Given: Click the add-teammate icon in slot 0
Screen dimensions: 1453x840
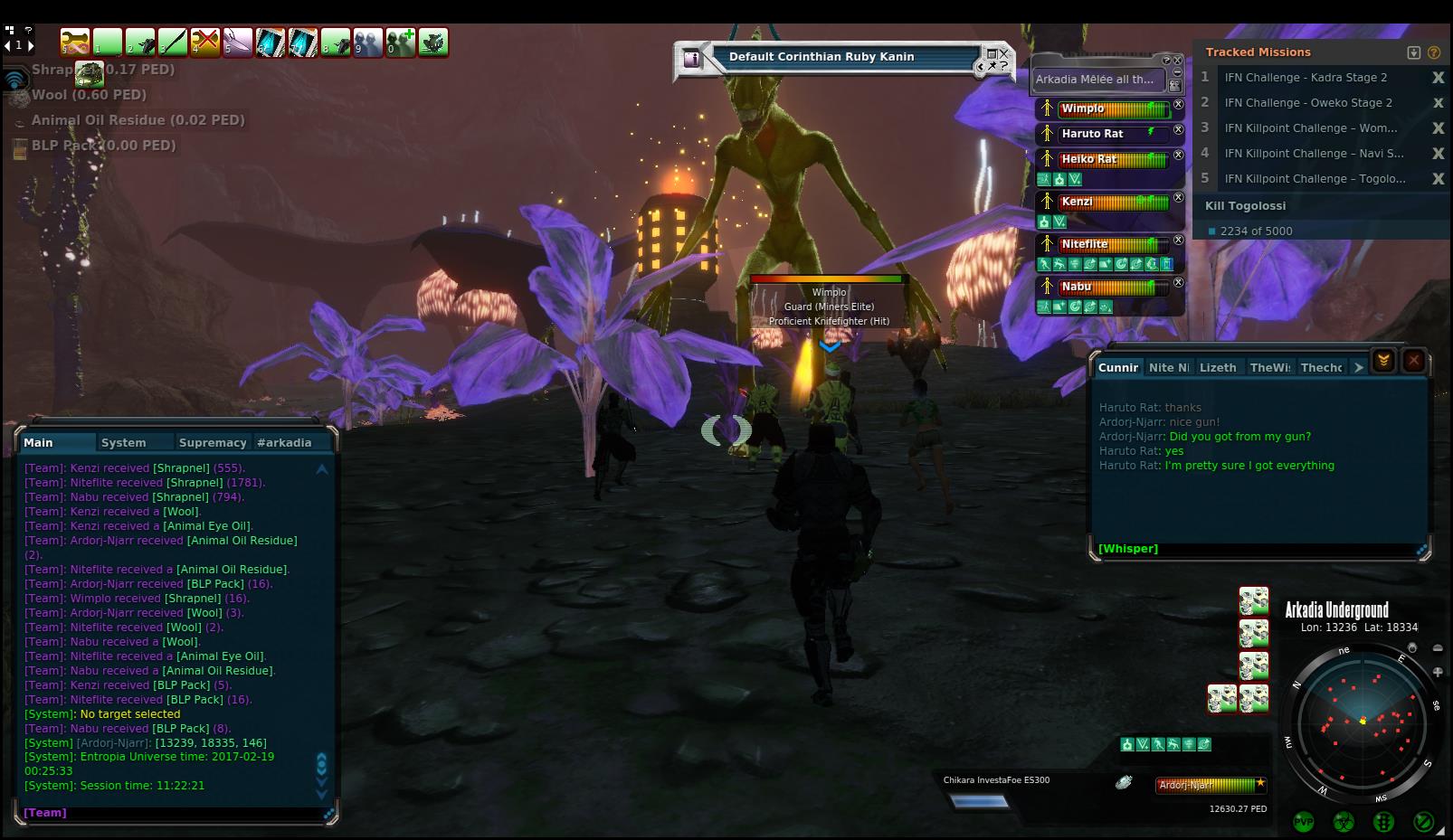Looking at the screenshot, I should pyautogui.click(x=401, y=42).
